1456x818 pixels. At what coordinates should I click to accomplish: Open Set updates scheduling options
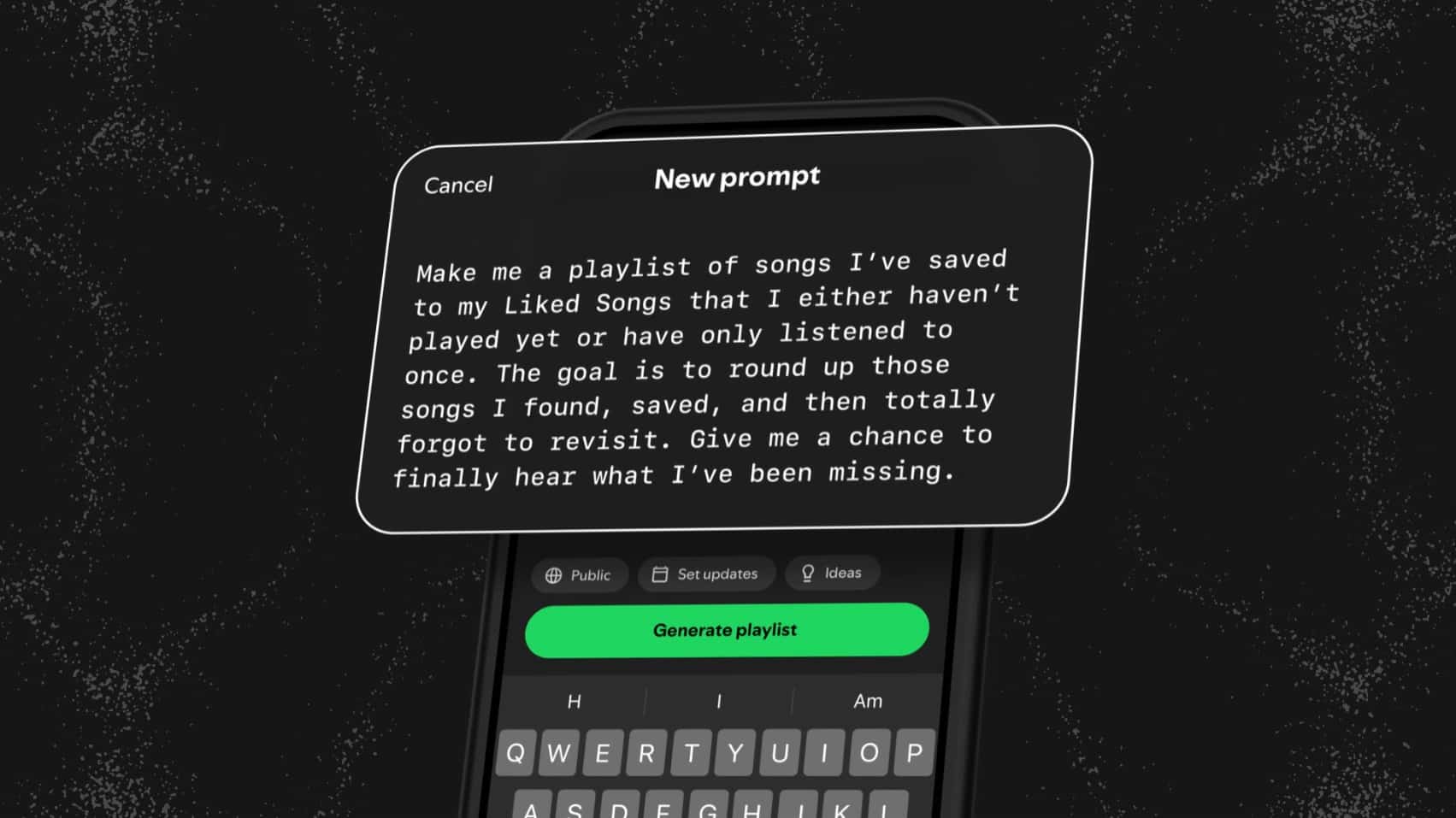[x=706, y=574]
